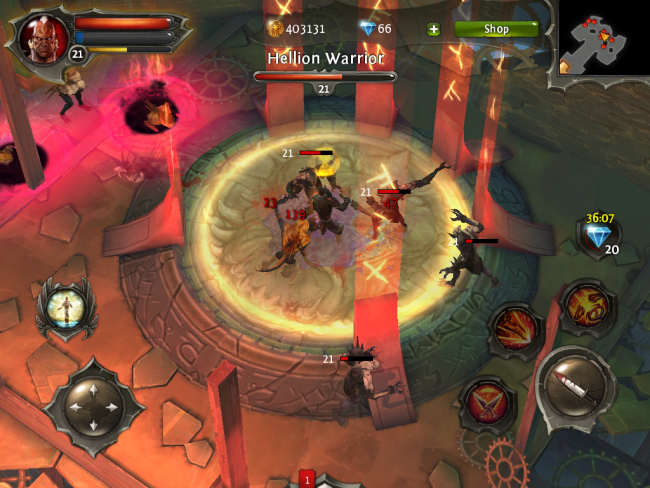Activate the crossed swords skill
650x488 pixels.
click(x=486, y=403)
